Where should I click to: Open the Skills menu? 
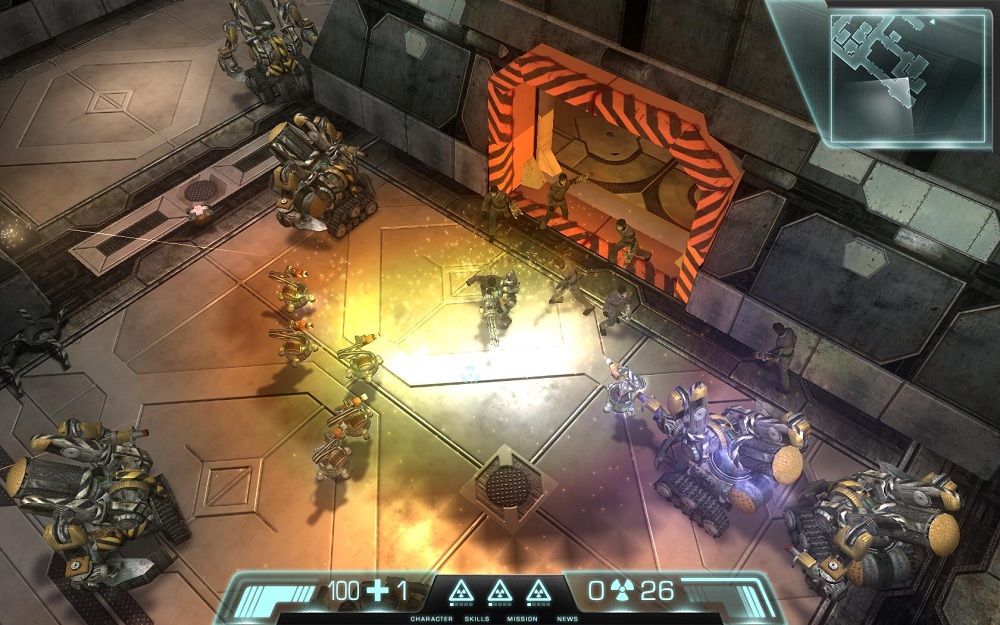click(477, 619)
